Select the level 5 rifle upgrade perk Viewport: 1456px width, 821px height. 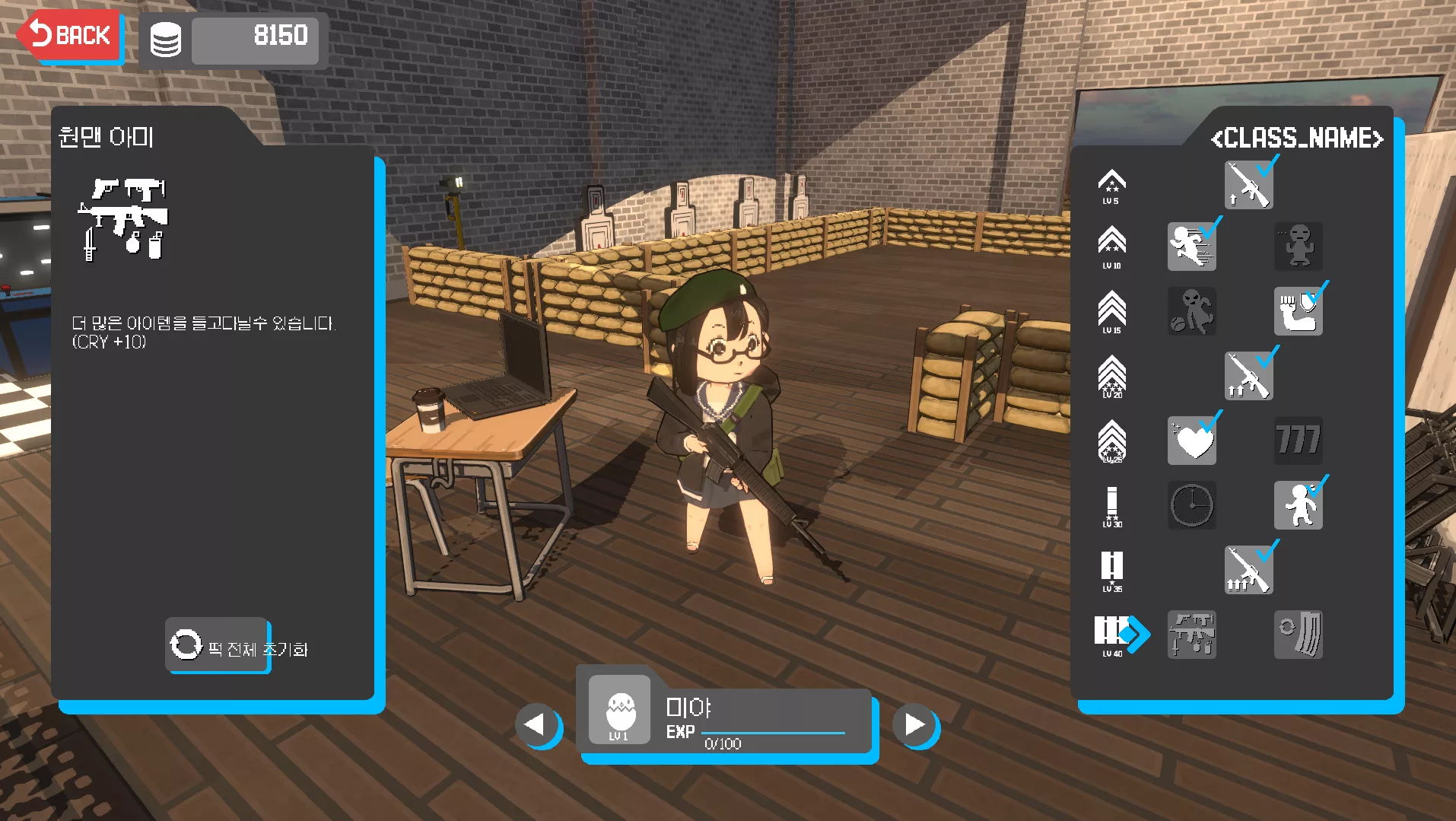pyautogui.click(x=1248, y=185)
